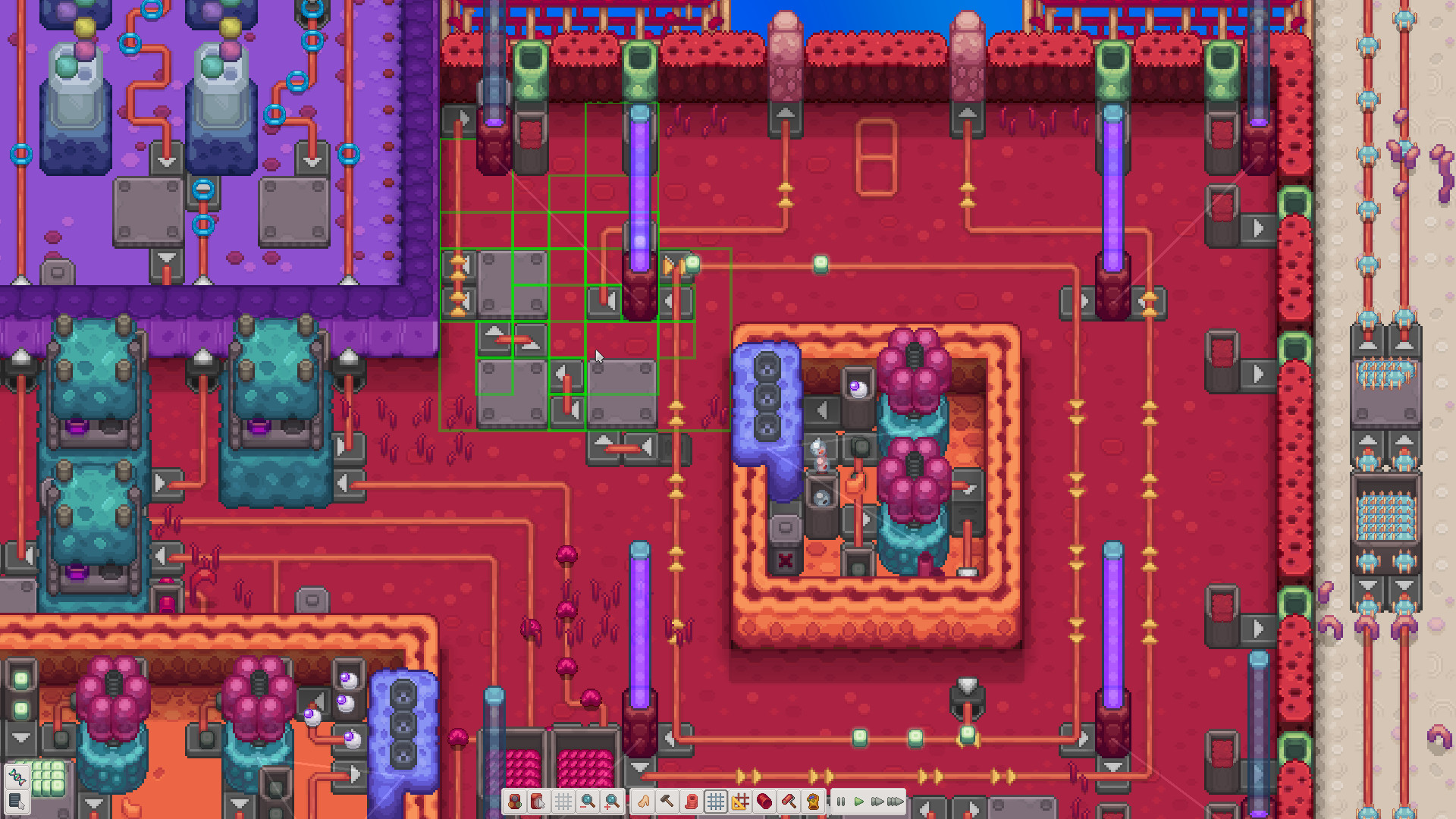Enable fast-forward speed

(x=877, y=800)
